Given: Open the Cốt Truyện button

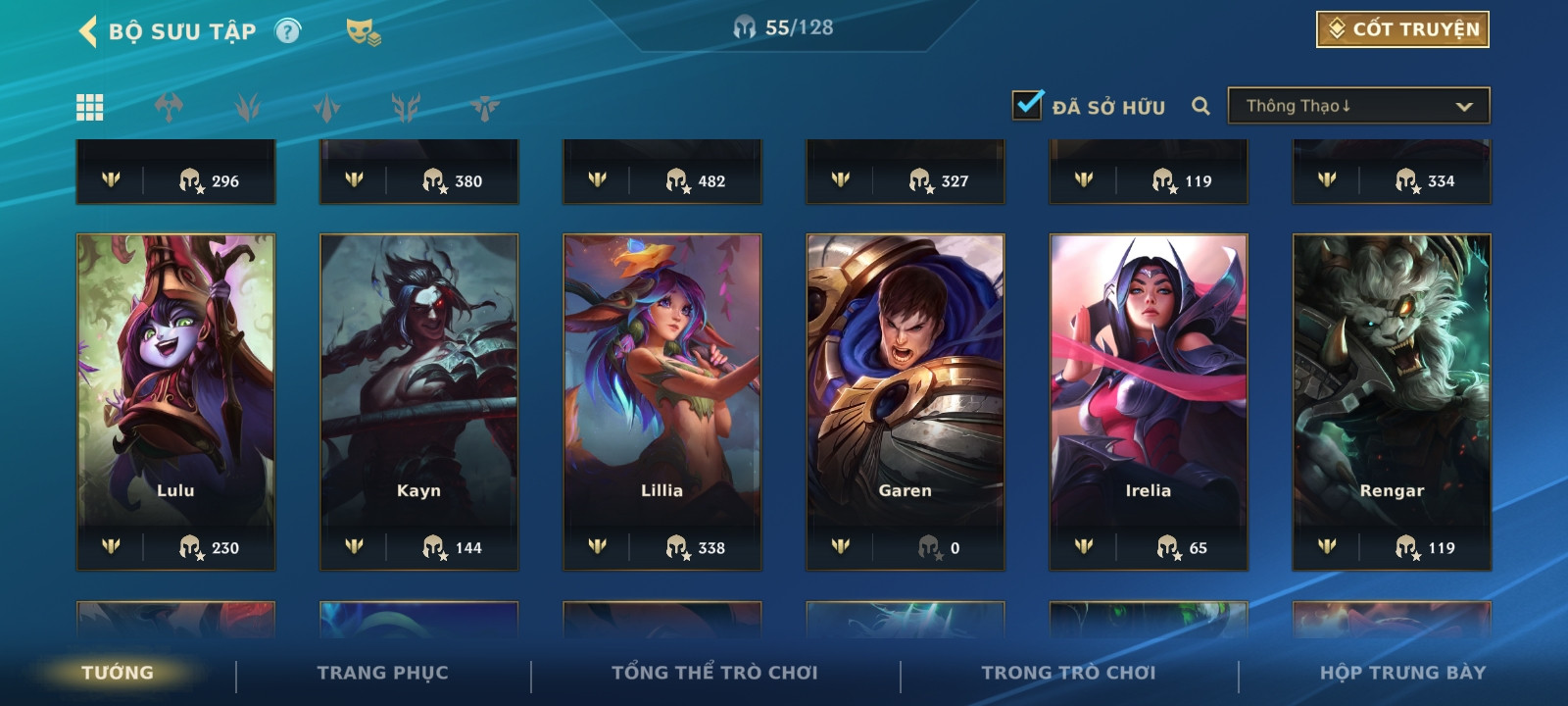Looking at the screenshot, I should [1402, 29].
